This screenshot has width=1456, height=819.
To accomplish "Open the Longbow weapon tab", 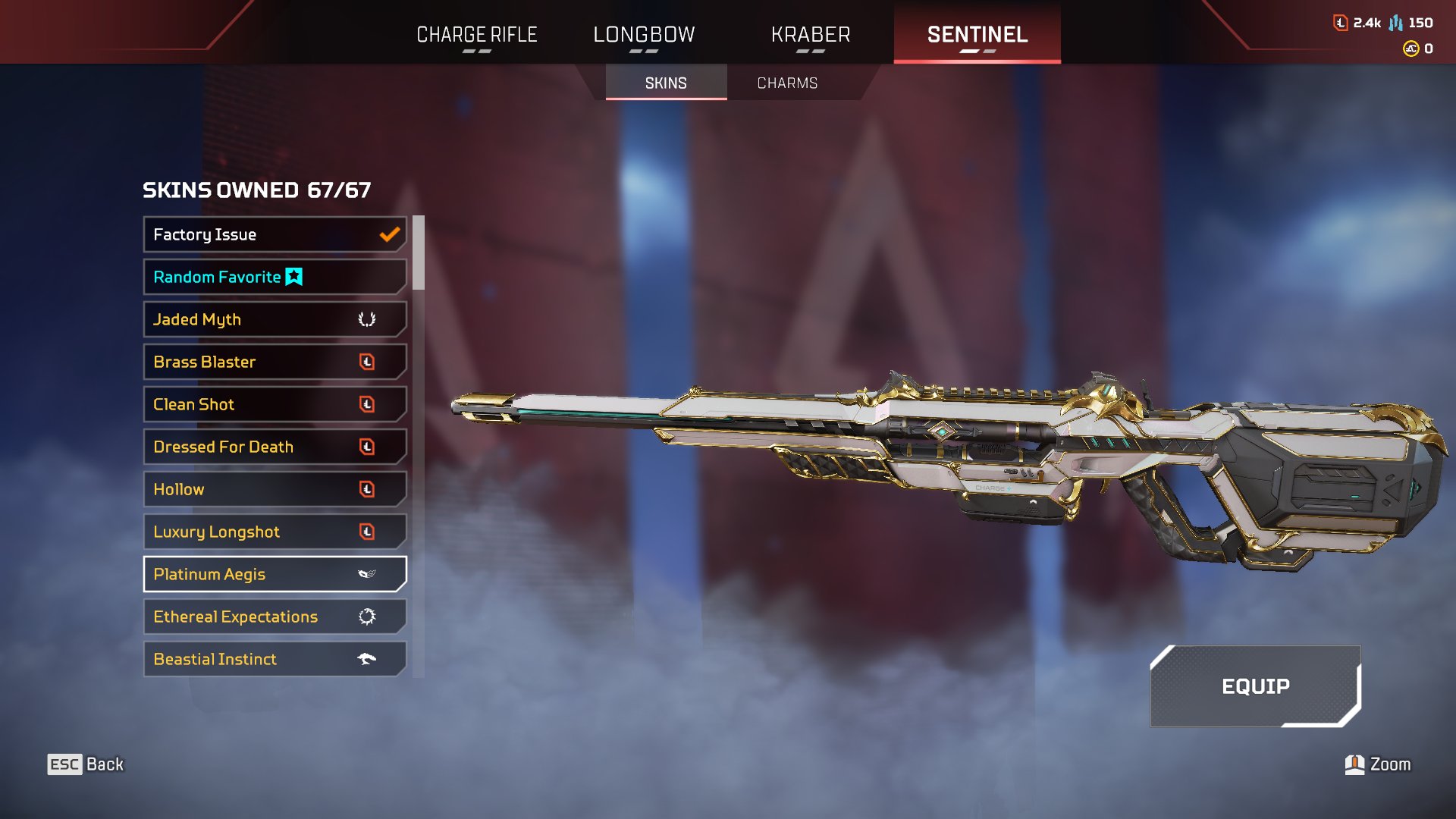I will 644,35.
